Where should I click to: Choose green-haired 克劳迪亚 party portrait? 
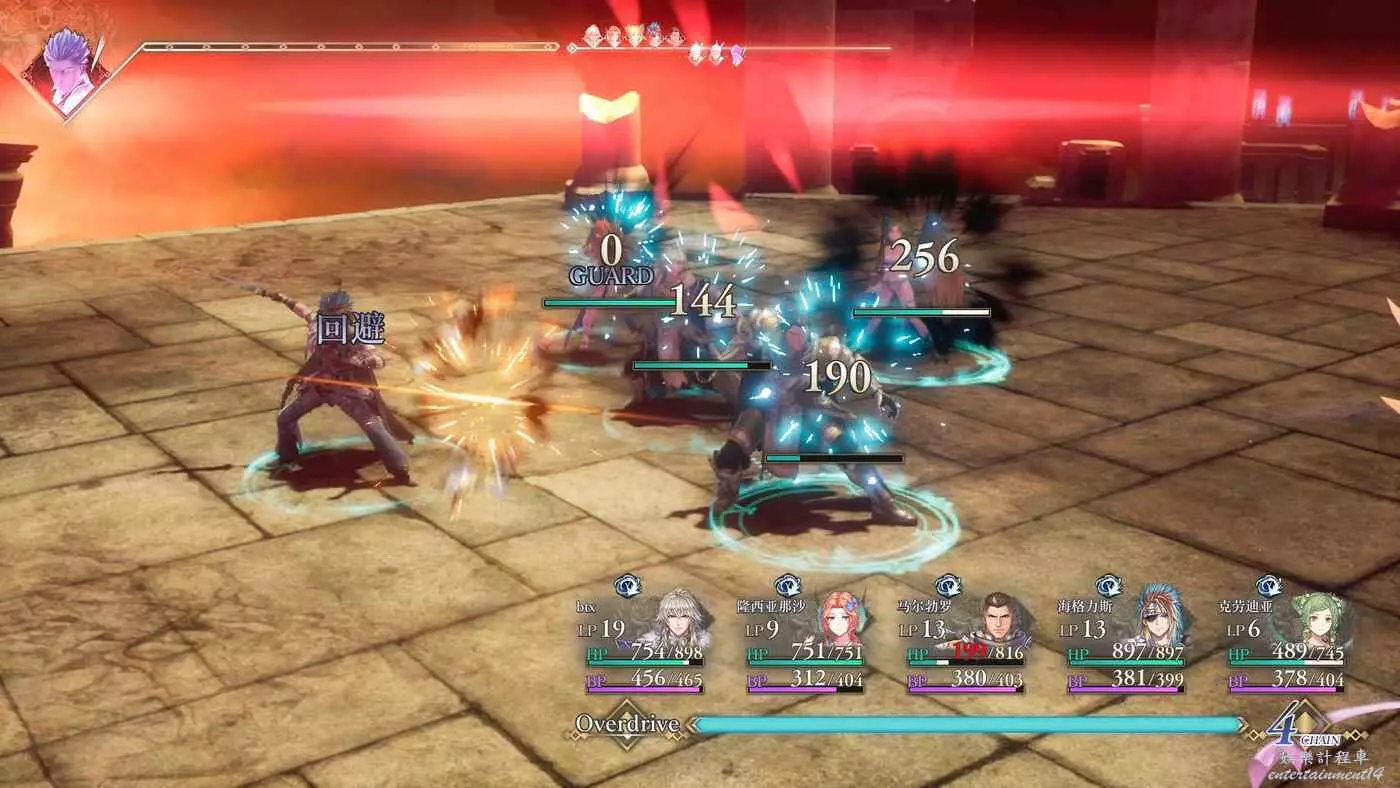point(1318,620)
